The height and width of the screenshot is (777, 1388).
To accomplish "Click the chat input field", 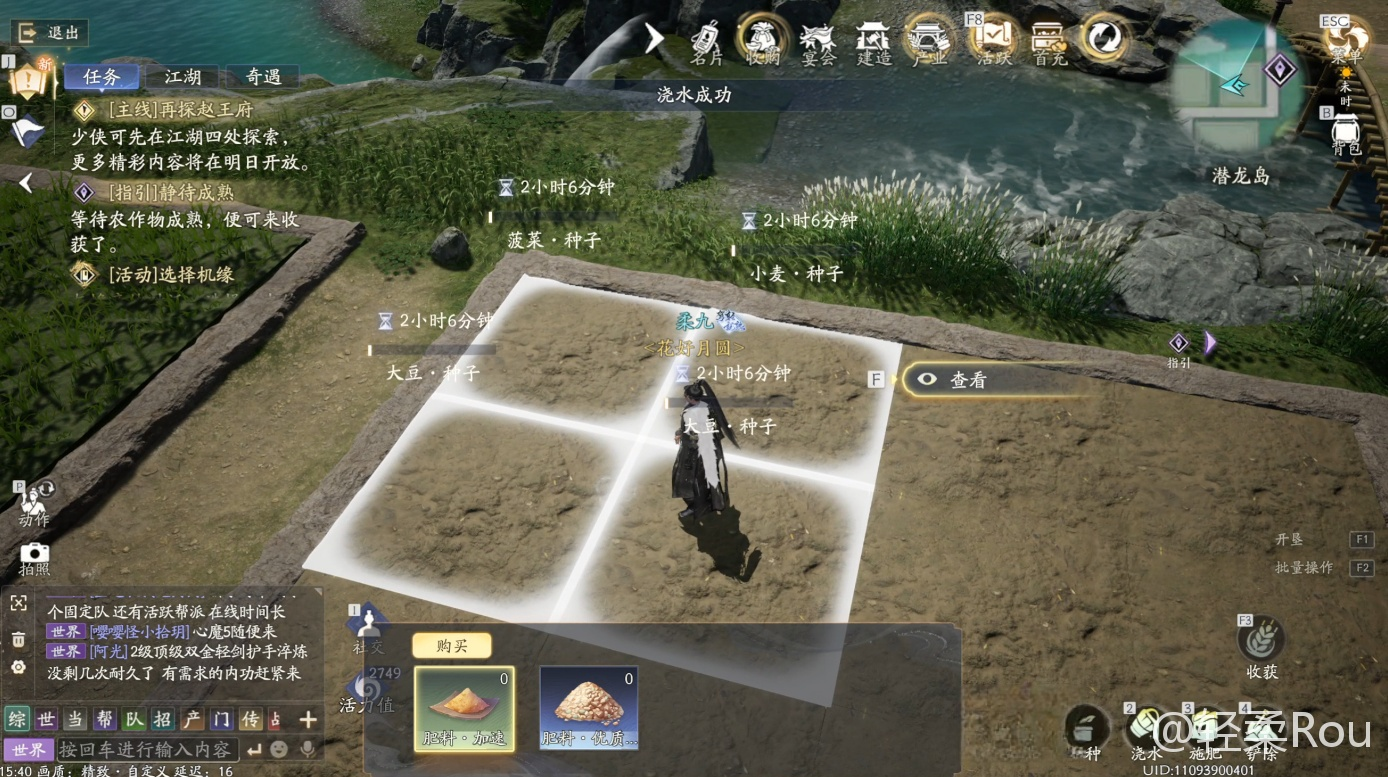I will [146, 749].
